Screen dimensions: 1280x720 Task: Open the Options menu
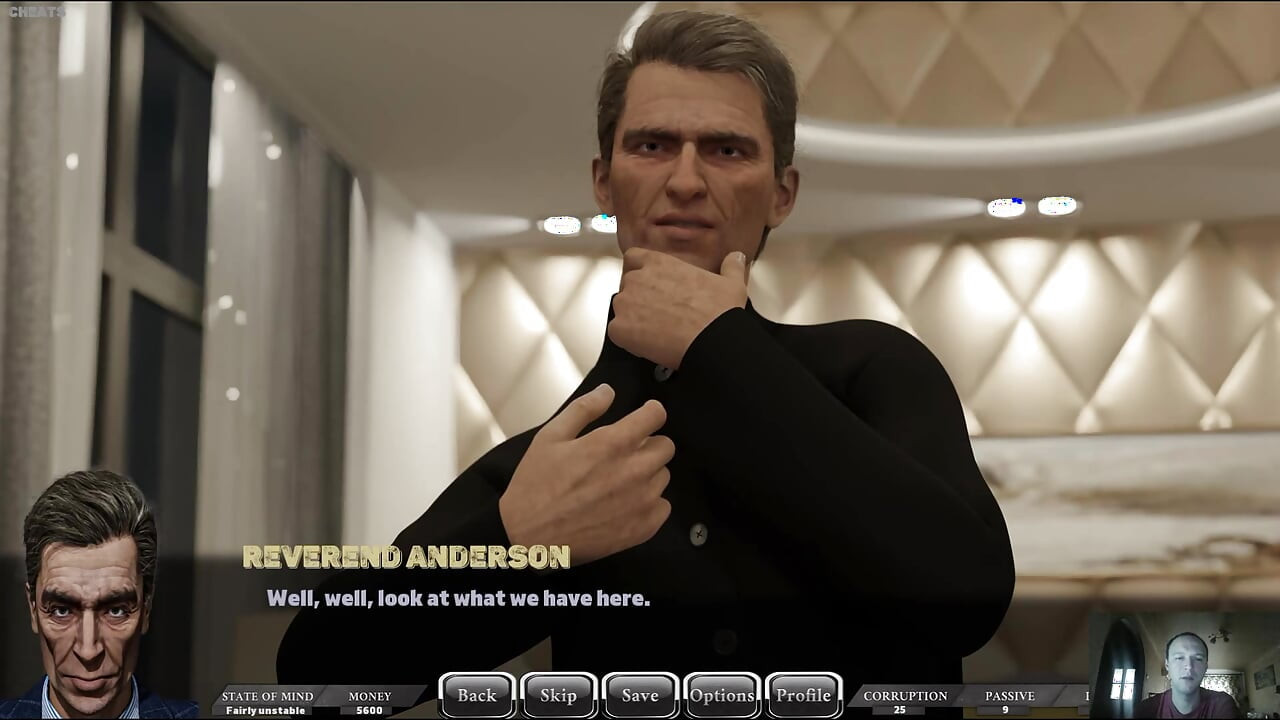coord(722,695)
